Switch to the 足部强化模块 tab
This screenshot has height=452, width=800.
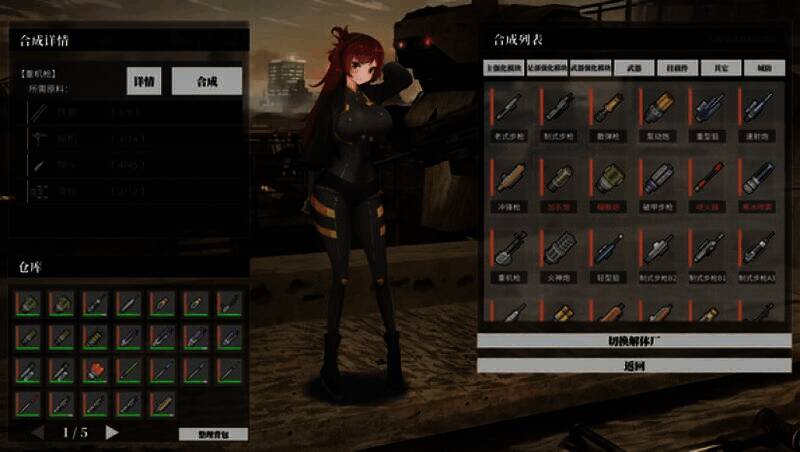[x=548, y=68]
